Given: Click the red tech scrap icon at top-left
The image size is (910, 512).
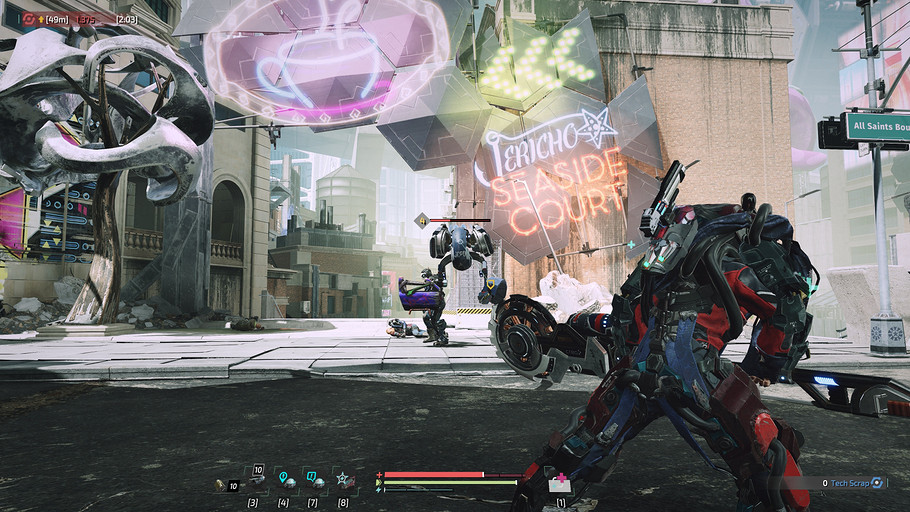Looking at the screenshot, I should point(28,19).
